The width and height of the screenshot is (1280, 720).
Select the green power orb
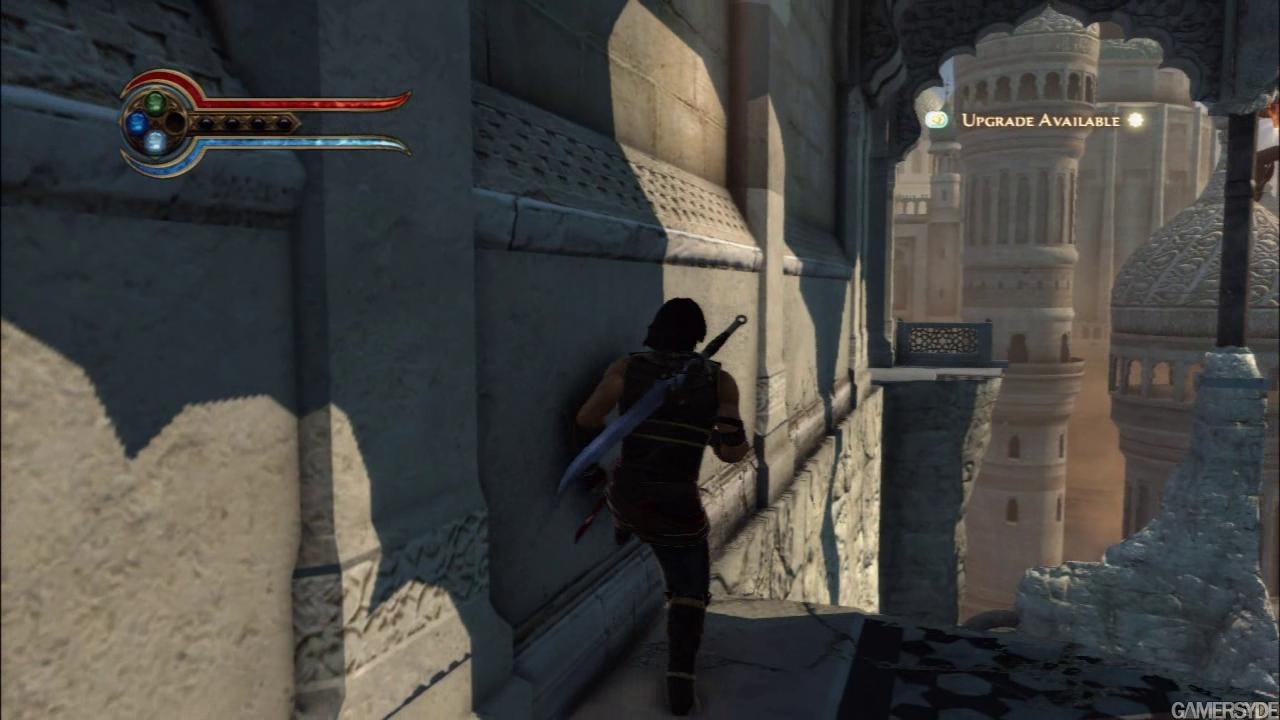pos(155,102)
